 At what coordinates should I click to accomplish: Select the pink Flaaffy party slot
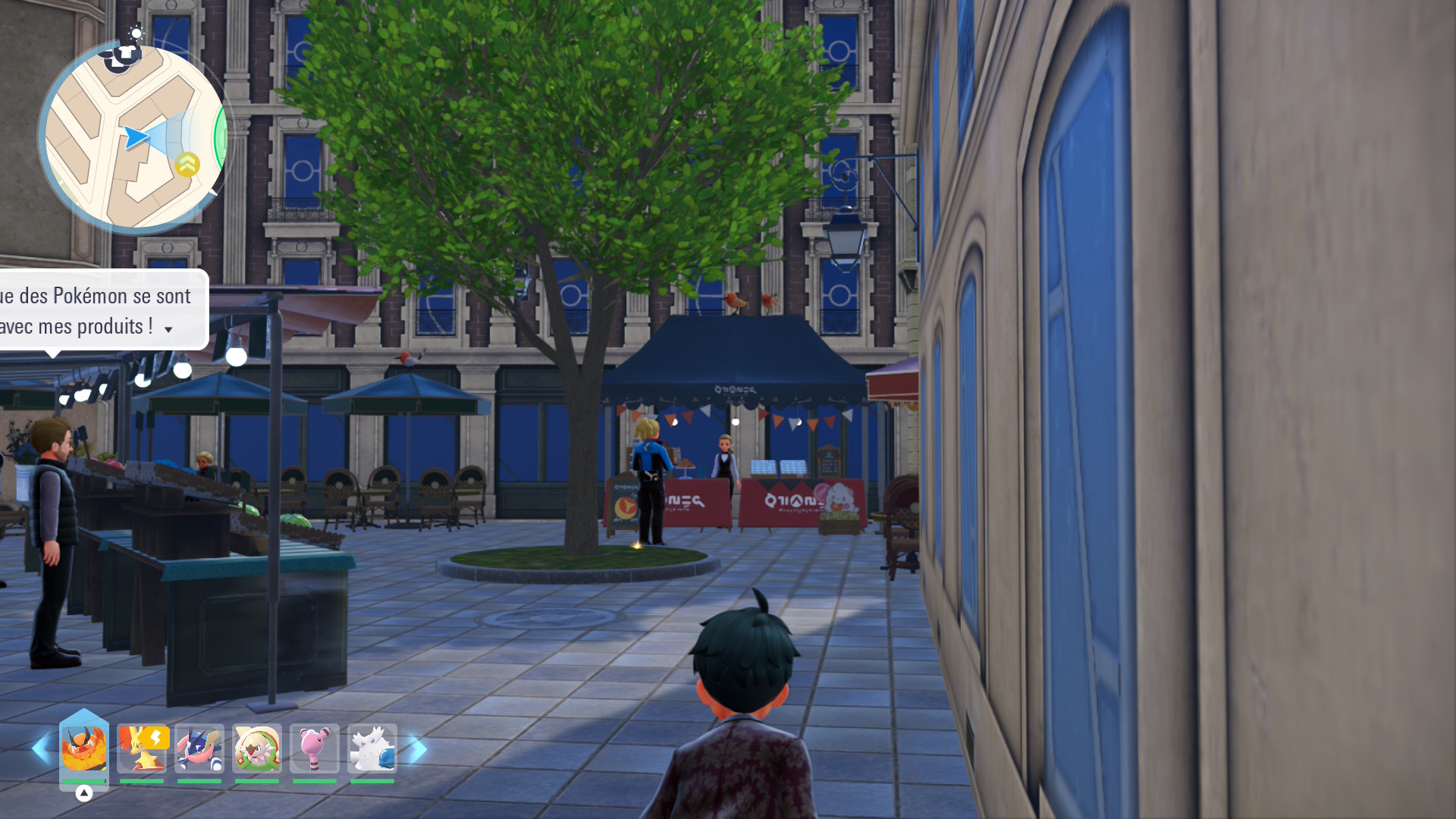[x=315, y=748]
